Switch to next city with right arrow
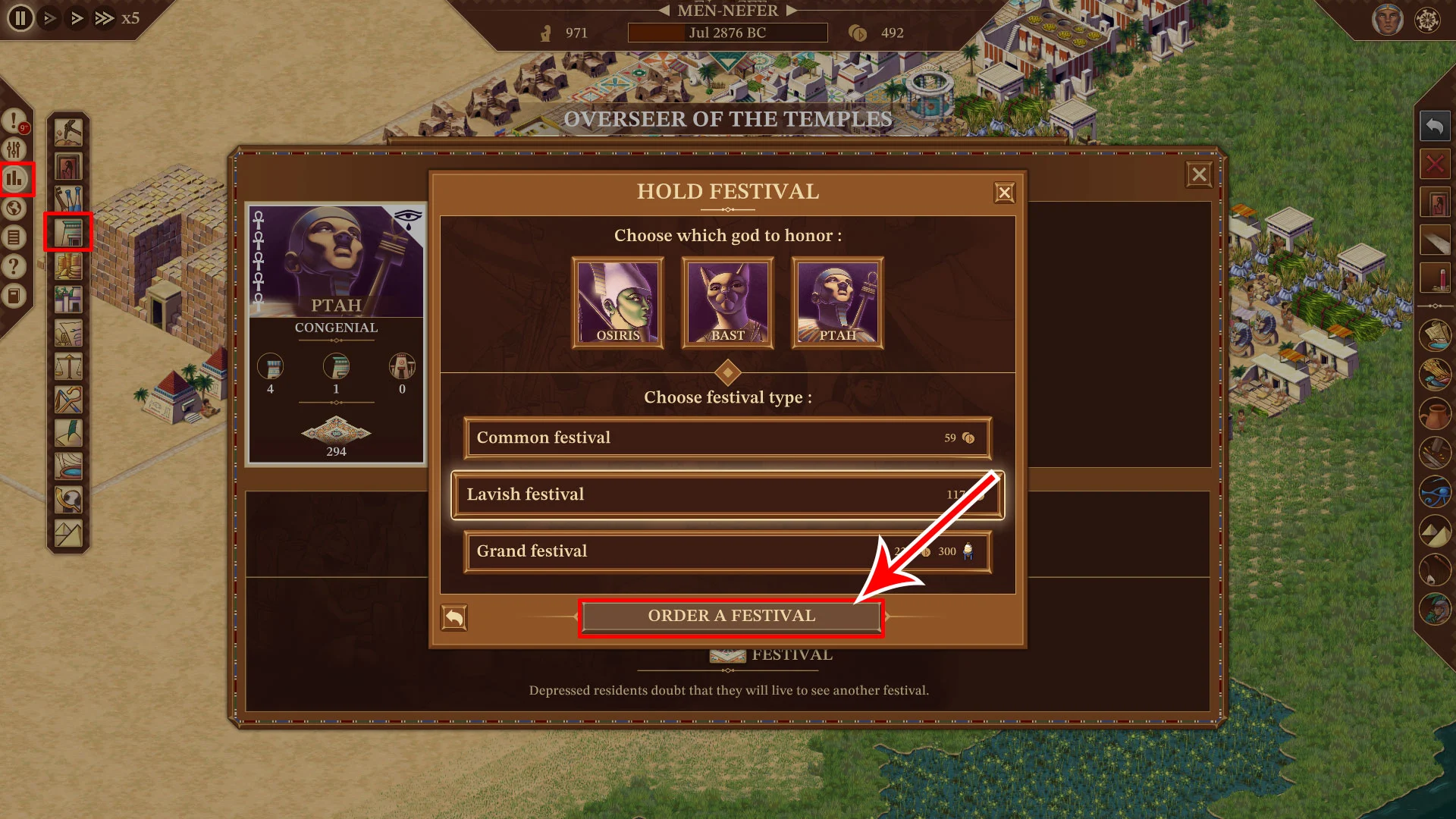This screenshot has height=819, width=1456. tap(792, 11)
